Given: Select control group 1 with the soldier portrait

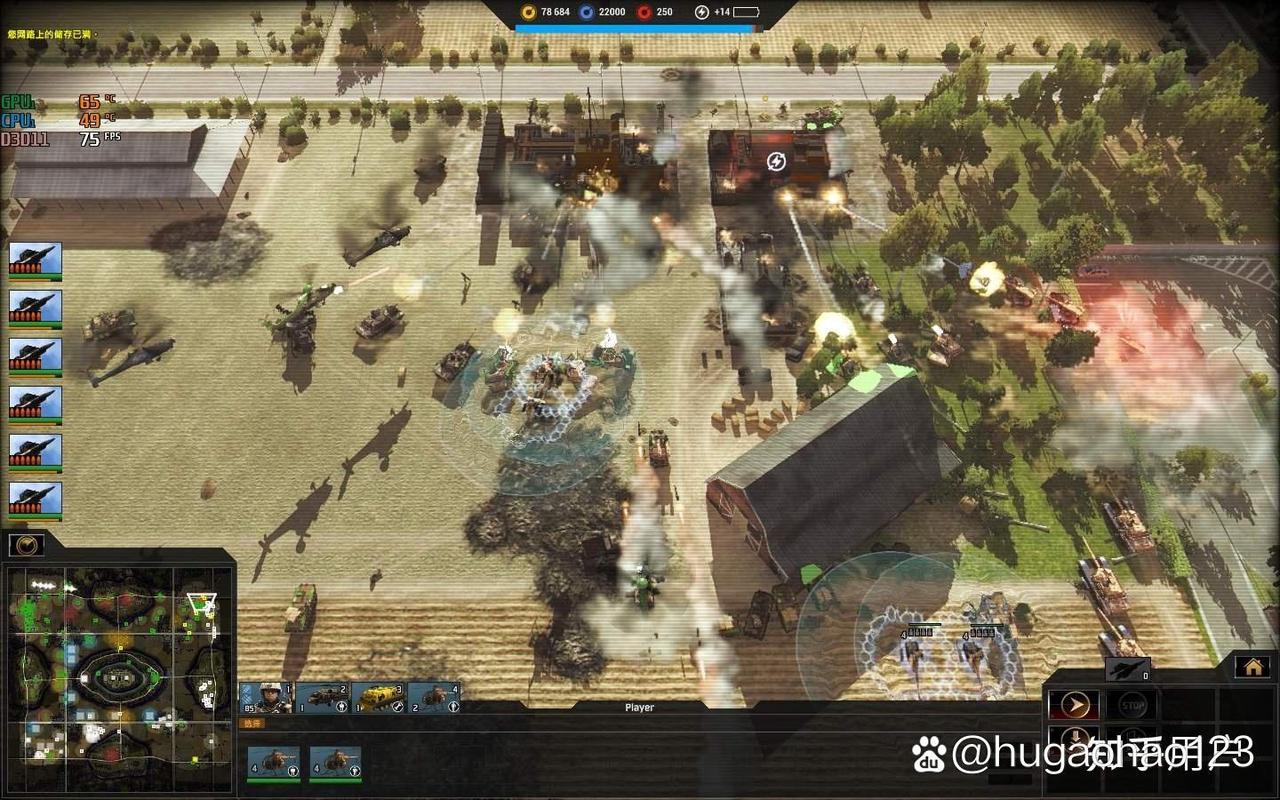Looking at the screenshot, I should pos(266,697).
